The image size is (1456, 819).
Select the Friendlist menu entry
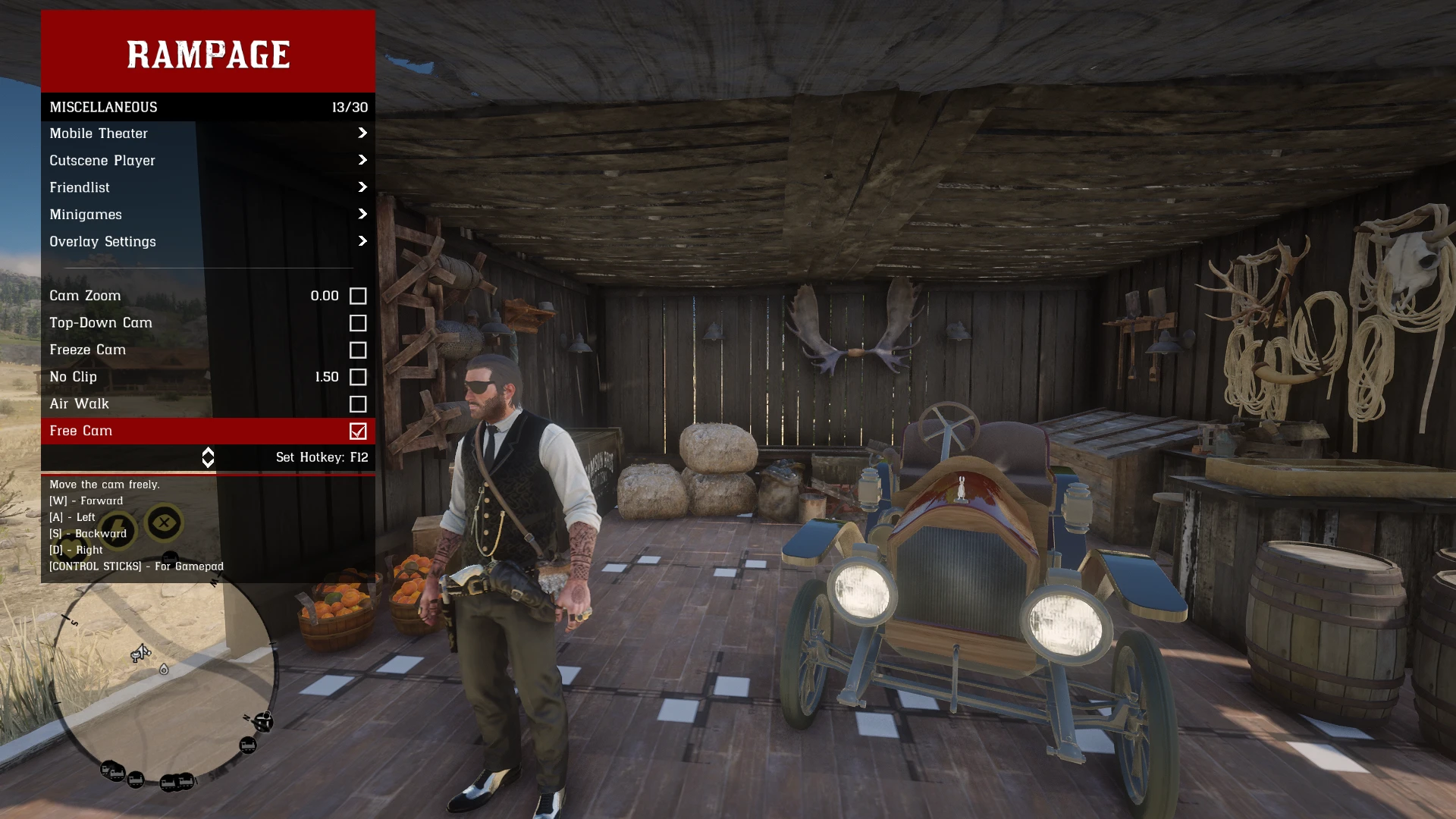tap(208, 187)
